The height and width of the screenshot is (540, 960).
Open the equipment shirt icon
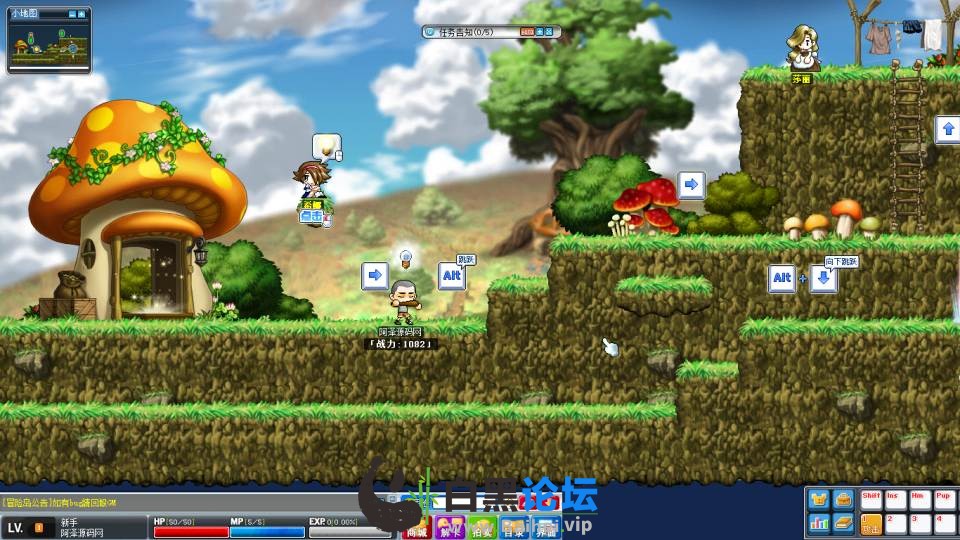[x=819, y=499]
